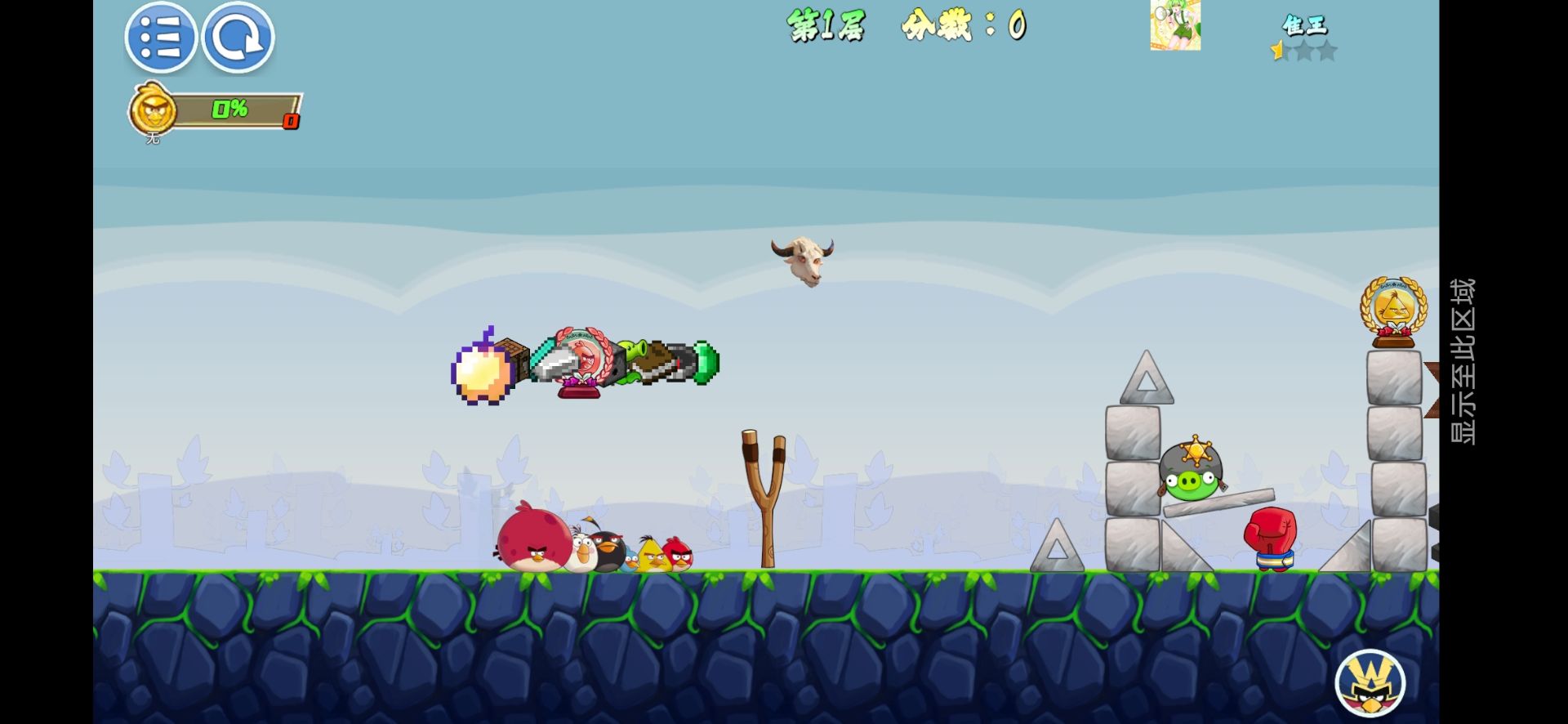
Task: Select the green-haired character thumbnail
Action: click(1175, 25)
